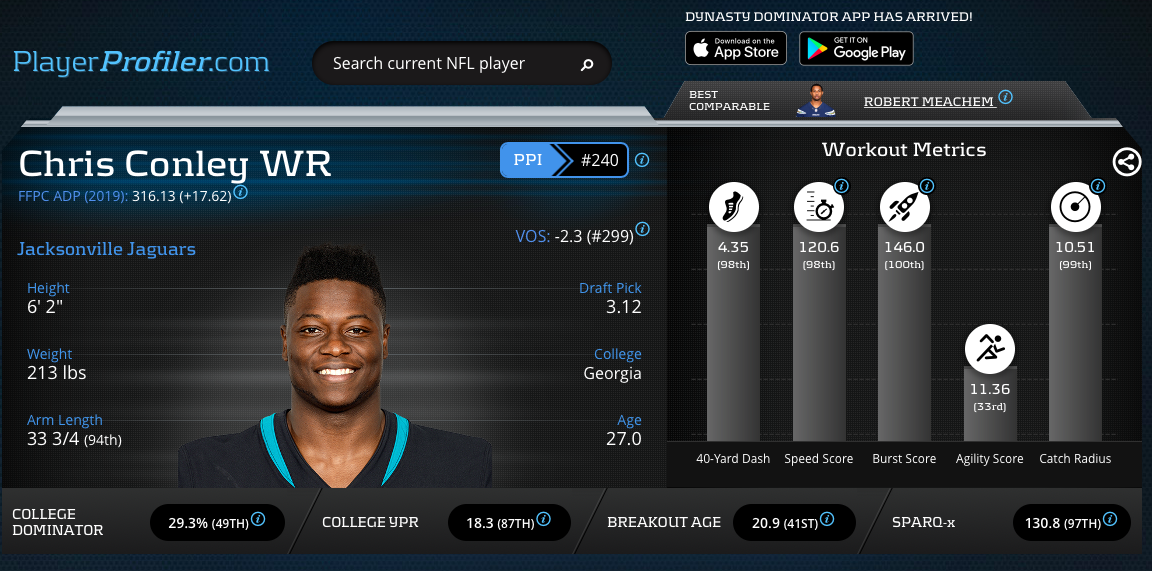Viewport: 1152px width, 571px height.
Task: Show info about FFPC ADP
Action: (x=241, y=192)
